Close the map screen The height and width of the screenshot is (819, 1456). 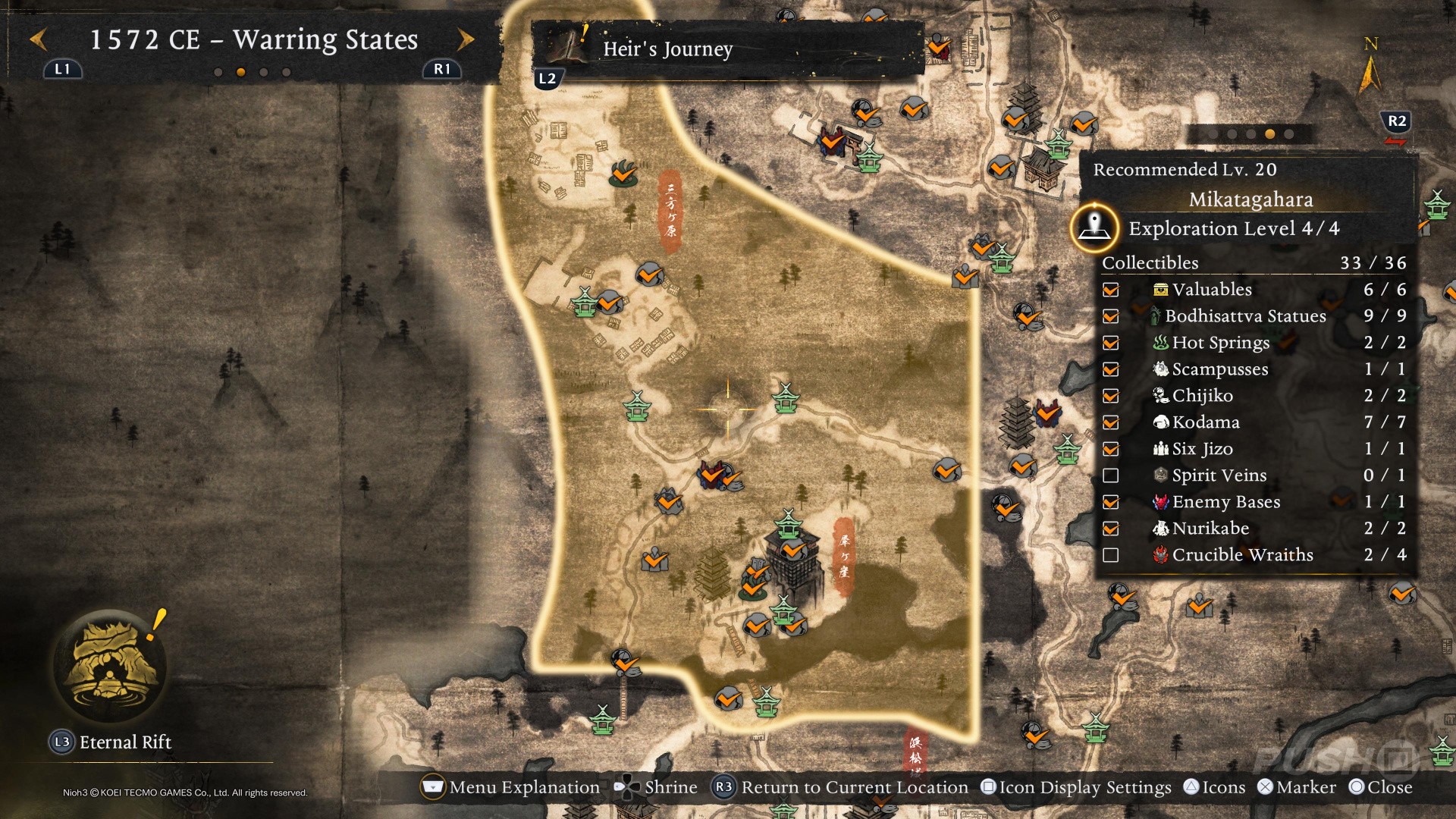1380,787
